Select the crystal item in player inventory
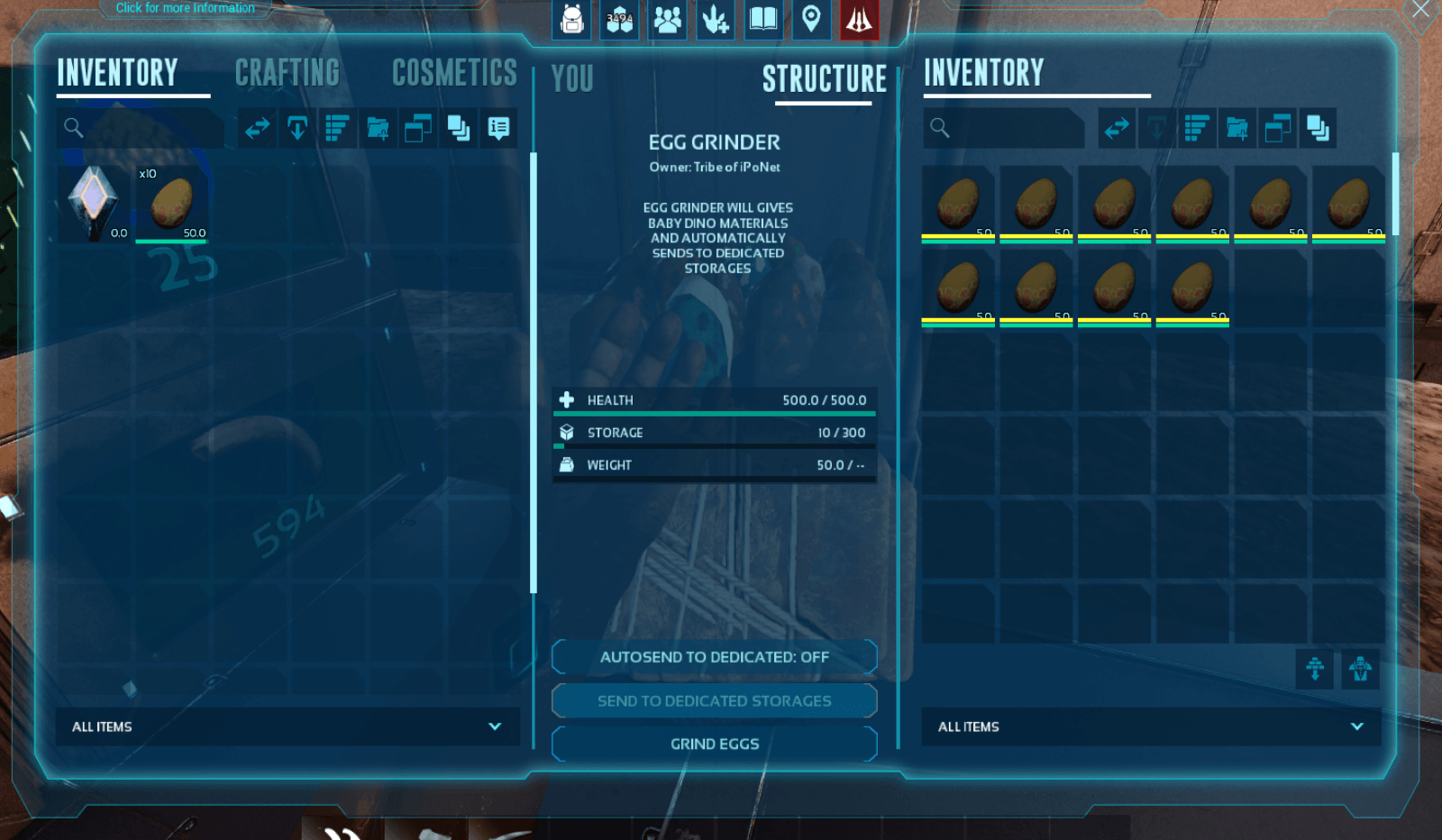This screenshot has width=1442, height=840. pos(94,204)
